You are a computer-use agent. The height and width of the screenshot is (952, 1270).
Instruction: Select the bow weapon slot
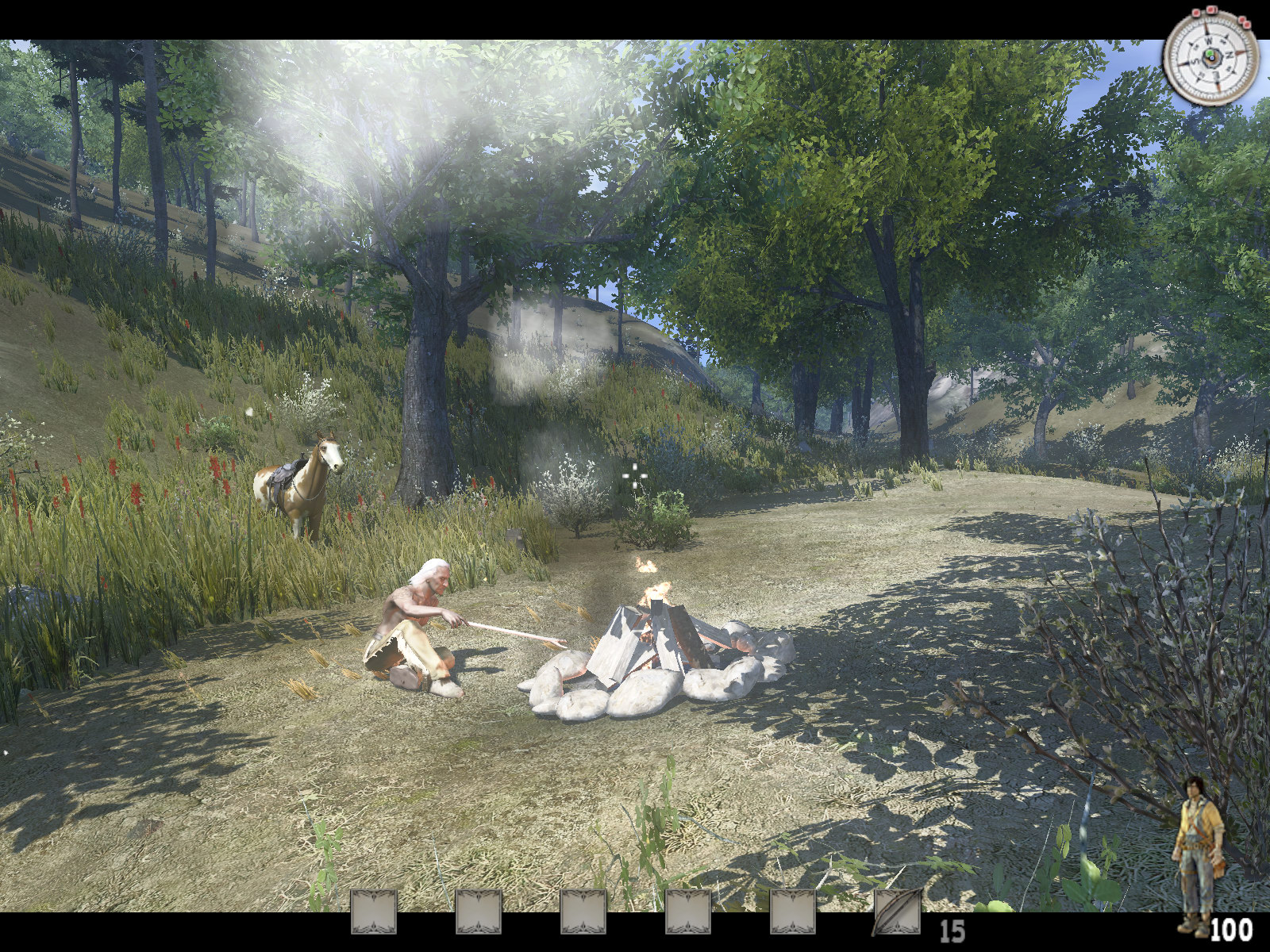(x=897, y=912)
